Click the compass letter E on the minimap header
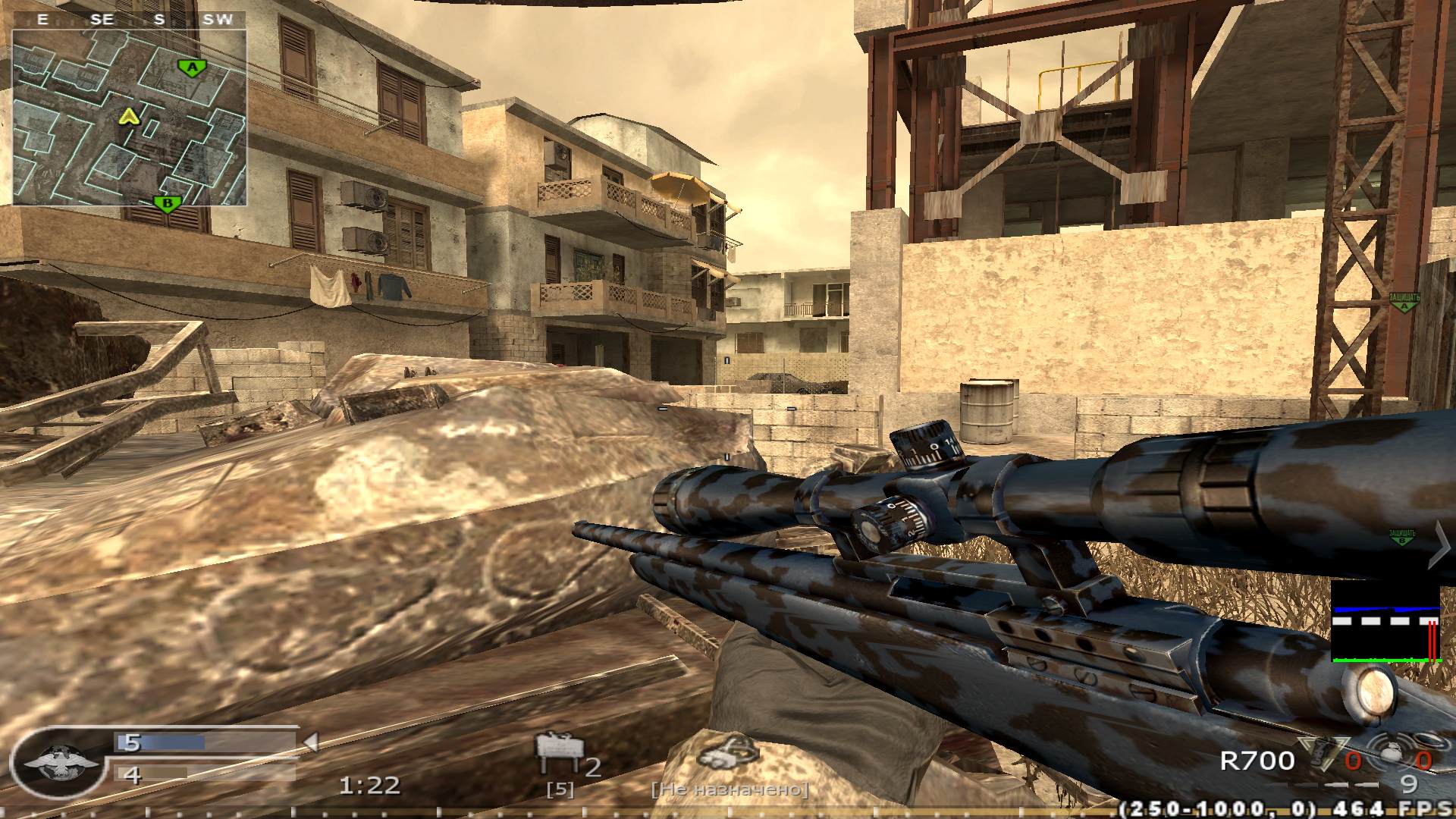 coord(42,19)
